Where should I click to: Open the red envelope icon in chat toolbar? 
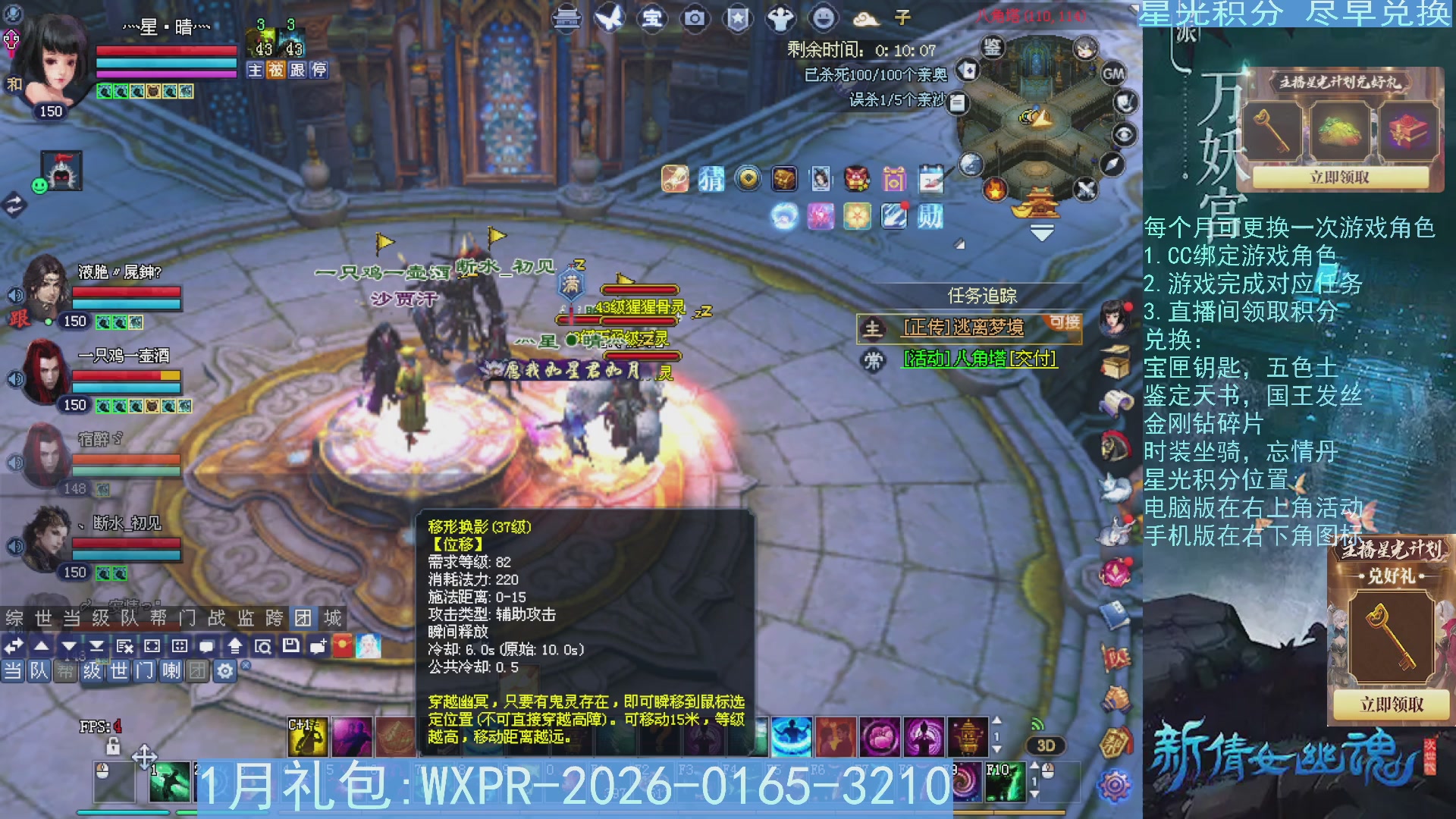pyautogui.click(x=342, y=647)
